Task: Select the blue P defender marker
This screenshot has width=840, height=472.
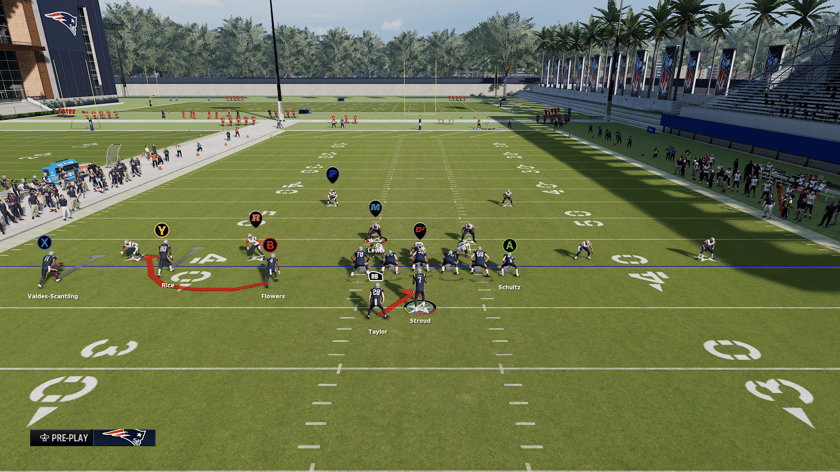Action: pos(332,174)
